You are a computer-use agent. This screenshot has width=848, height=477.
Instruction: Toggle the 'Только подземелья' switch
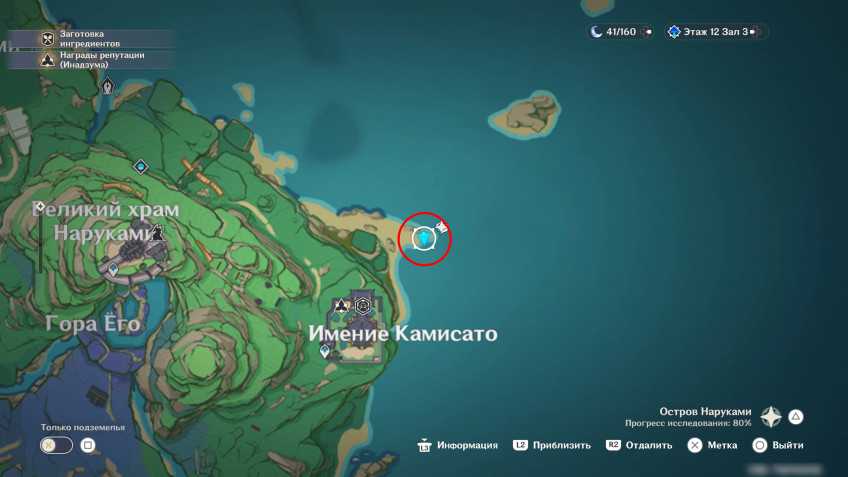[56, 445]
